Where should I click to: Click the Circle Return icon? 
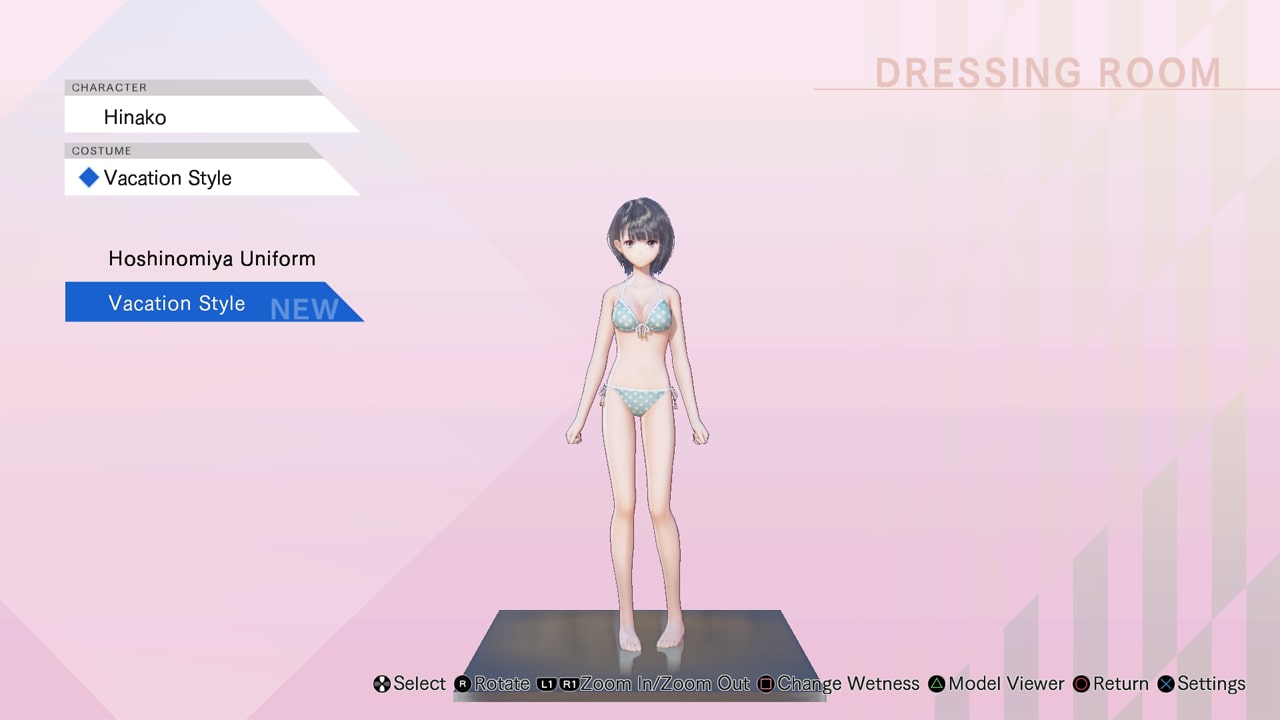point(1081,684)
